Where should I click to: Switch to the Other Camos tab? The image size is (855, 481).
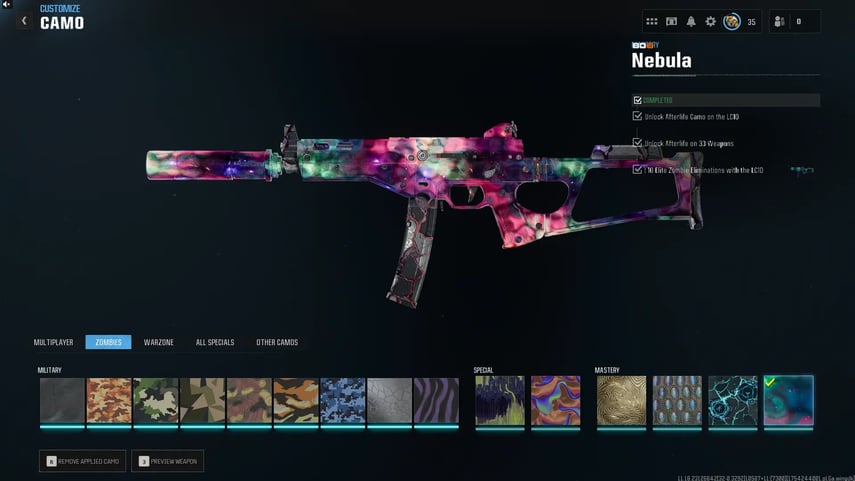277,342
